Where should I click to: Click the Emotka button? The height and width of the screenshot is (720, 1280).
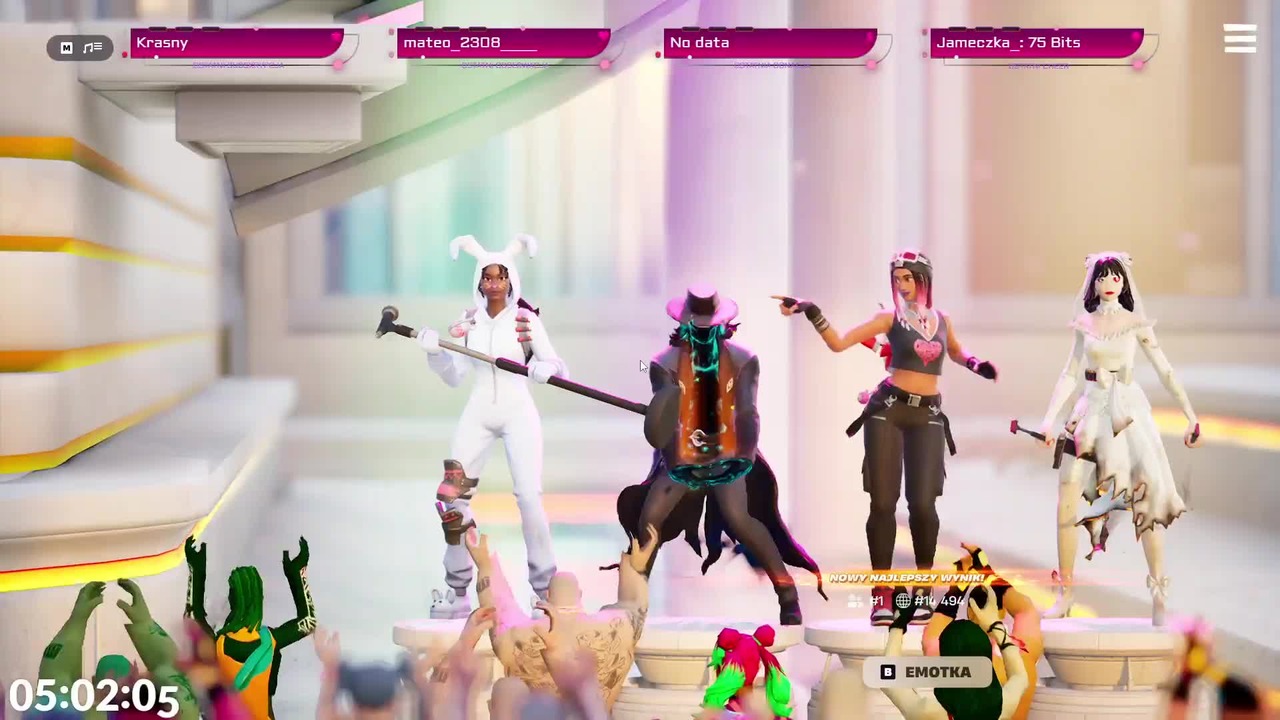coord(926,672)
